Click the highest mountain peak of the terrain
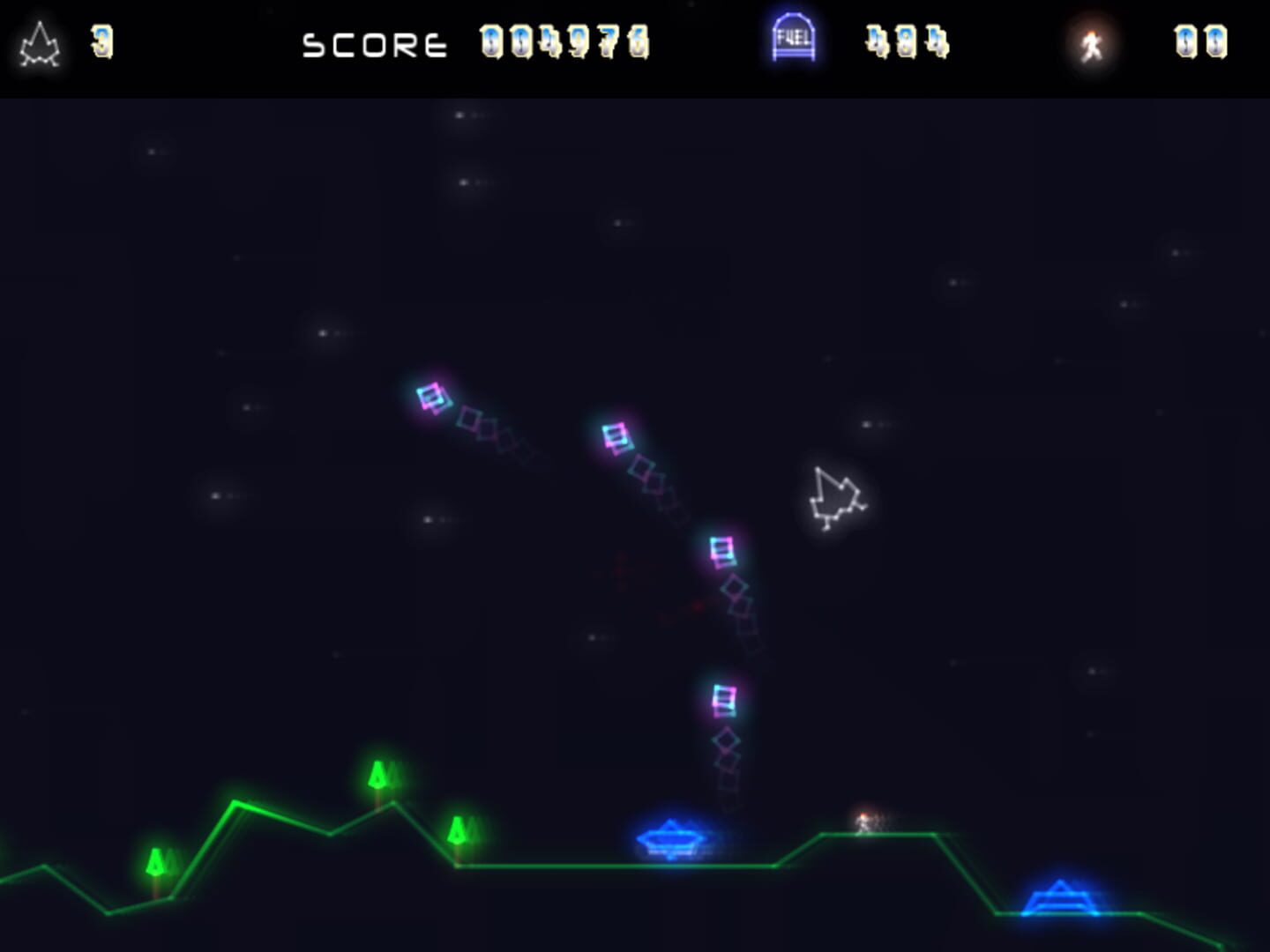The image size is (1270, 952). point(234,802)
